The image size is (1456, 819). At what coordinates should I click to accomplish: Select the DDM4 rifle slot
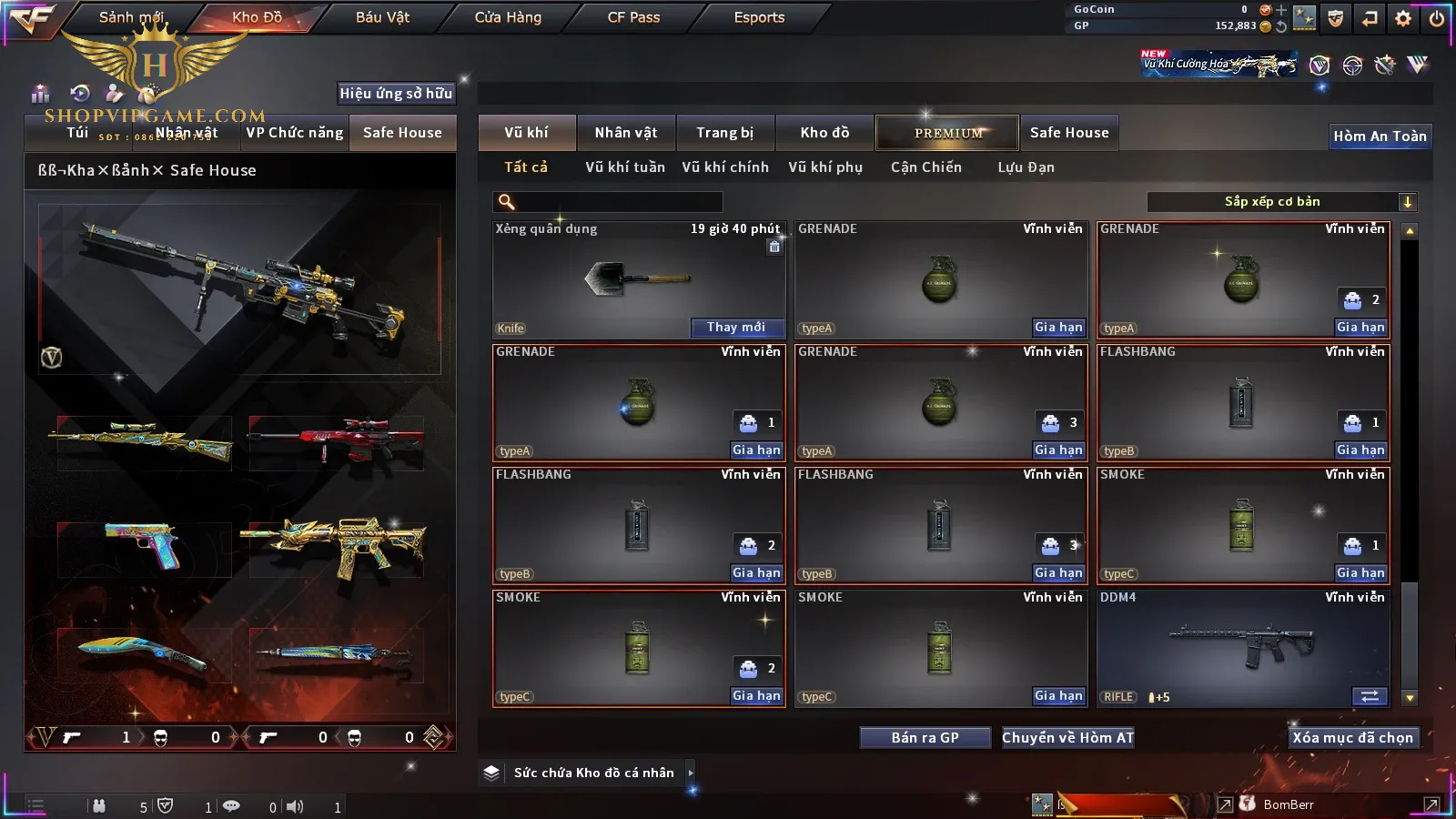pyautogui.click(x=1243, y=648)
